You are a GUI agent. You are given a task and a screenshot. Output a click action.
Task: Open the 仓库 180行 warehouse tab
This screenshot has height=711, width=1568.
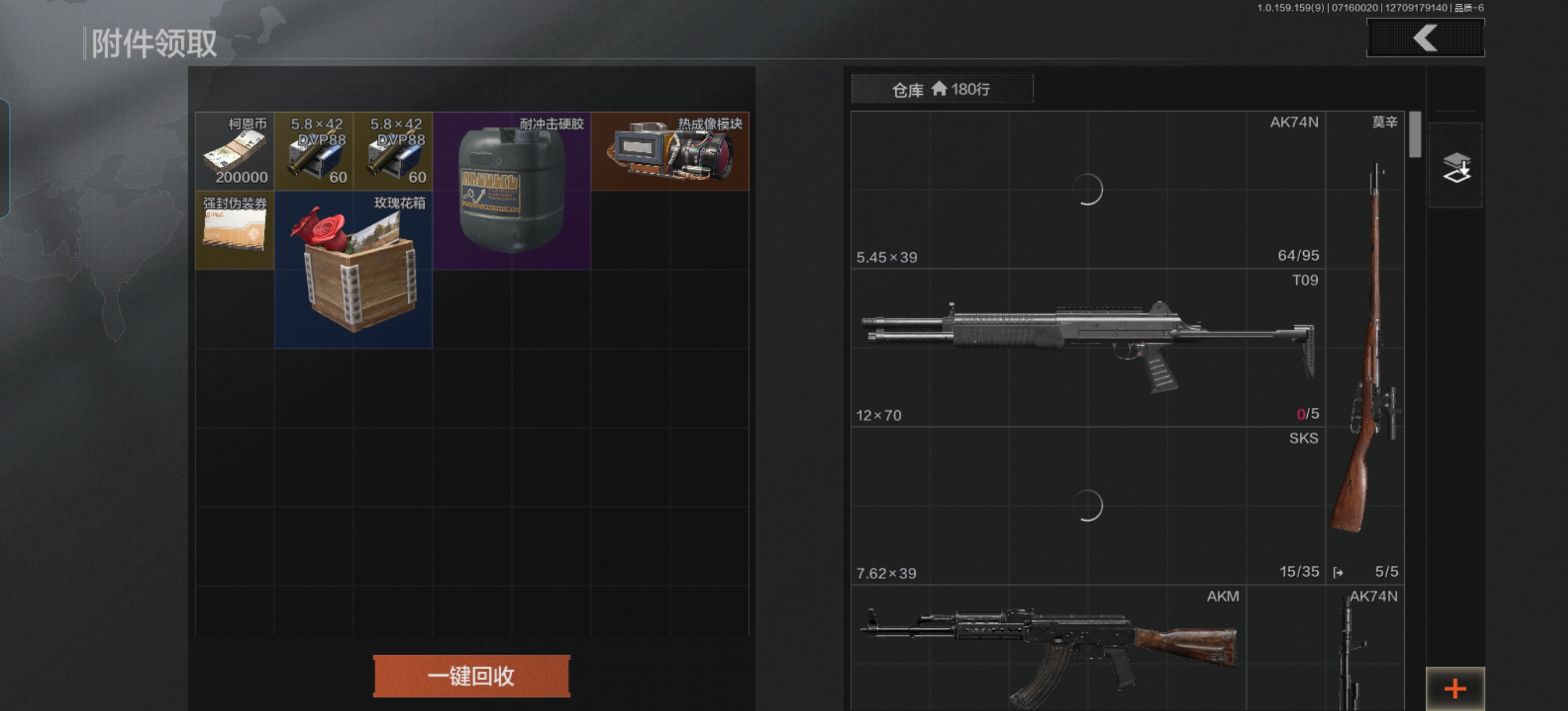click(941, 89)
